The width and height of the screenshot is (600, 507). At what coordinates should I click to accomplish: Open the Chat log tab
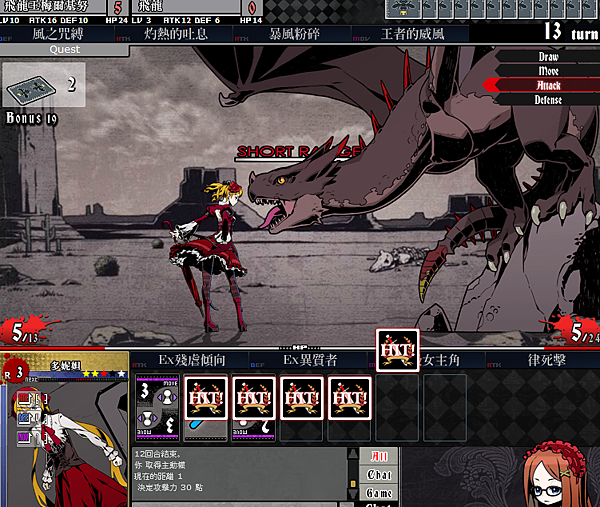coord(379,475)
